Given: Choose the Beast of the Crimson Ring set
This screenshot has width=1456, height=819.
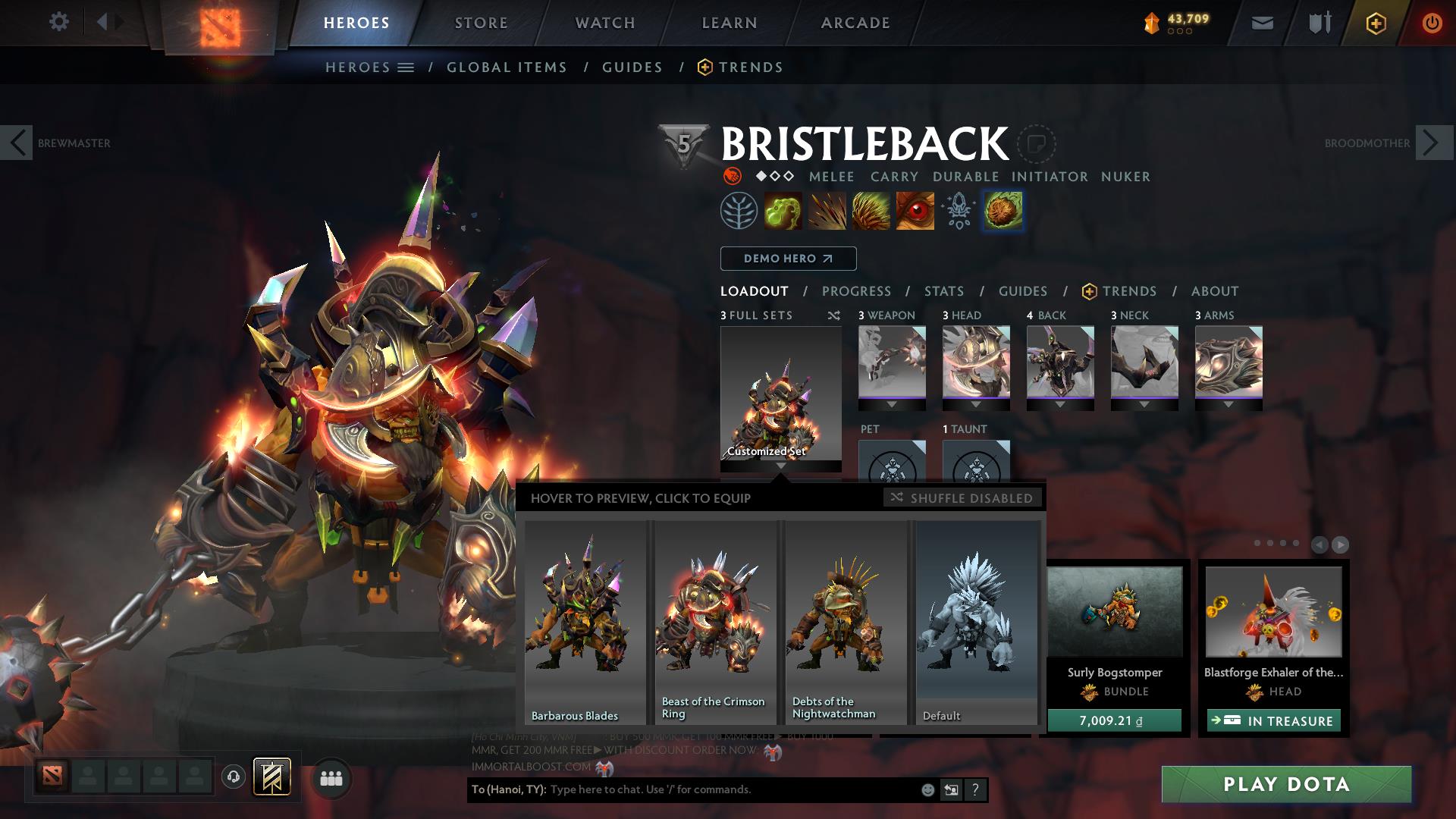Looking at the screenshot, I should (715, 622).
